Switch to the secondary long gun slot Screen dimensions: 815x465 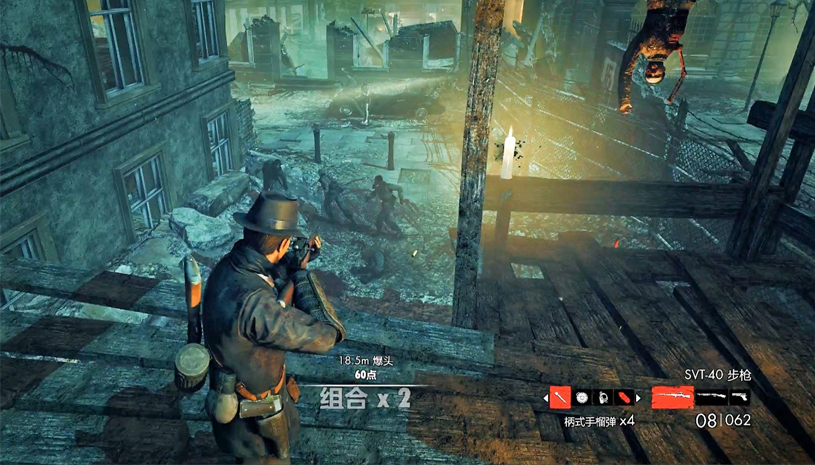click(x=713, y=397)
